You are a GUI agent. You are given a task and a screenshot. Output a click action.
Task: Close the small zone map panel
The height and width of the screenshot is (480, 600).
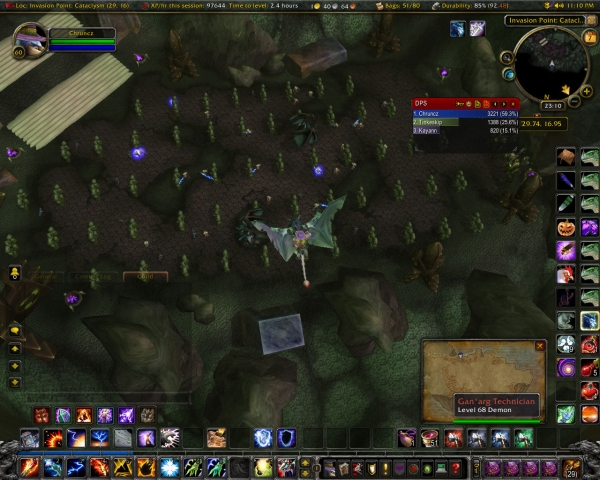point(540,346)
